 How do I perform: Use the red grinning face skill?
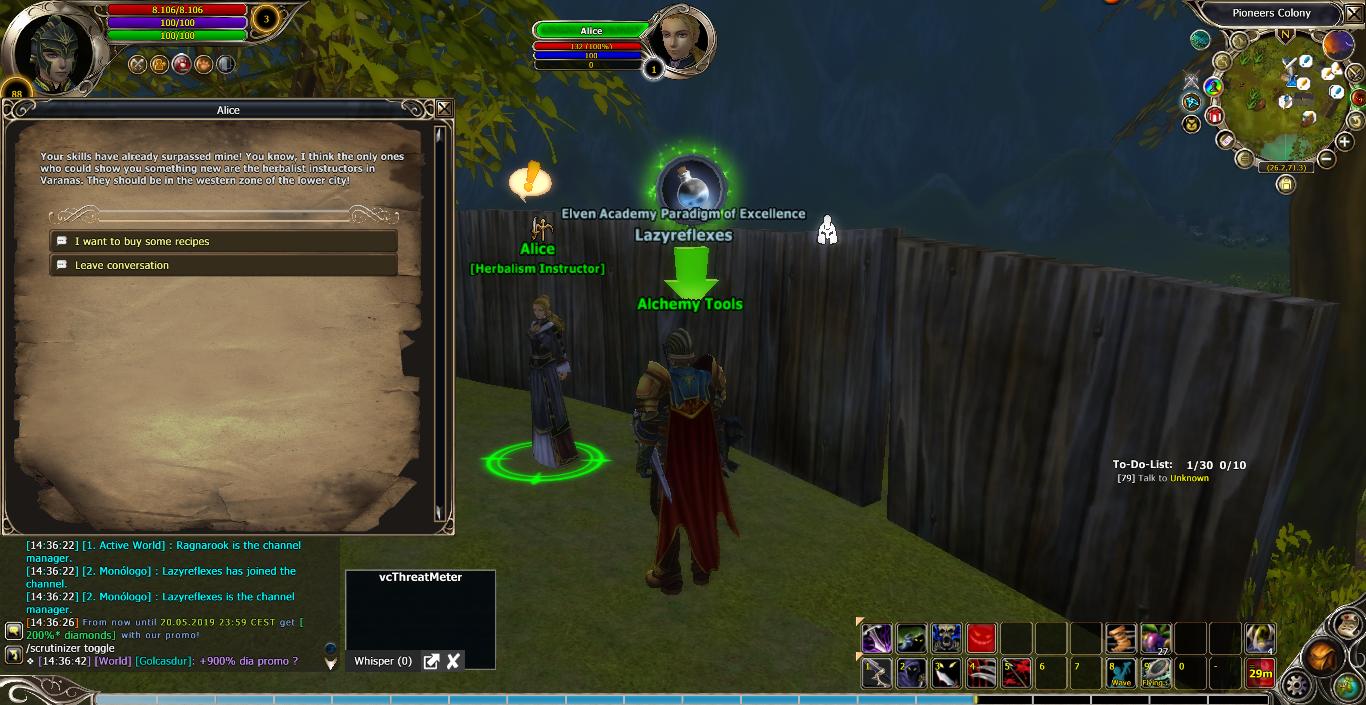(x=981, y=638)
